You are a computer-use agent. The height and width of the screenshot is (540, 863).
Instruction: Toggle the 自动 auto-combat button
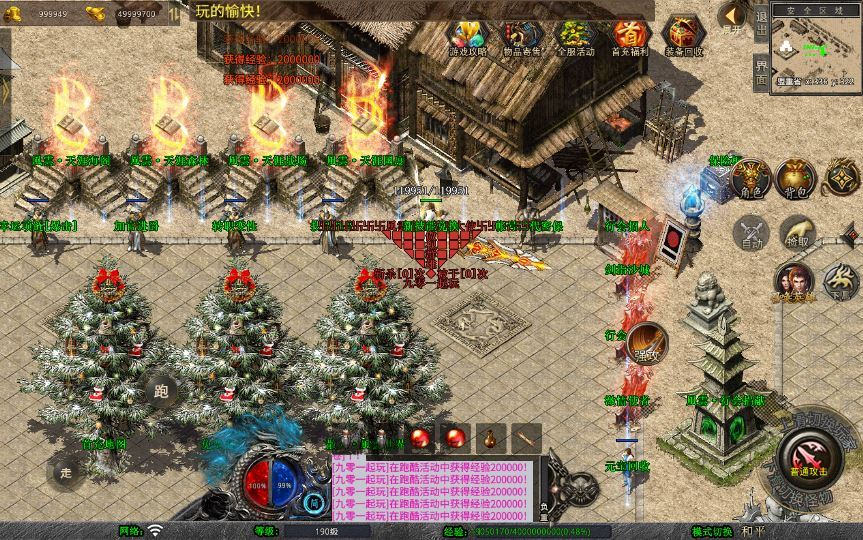point(750,233)
